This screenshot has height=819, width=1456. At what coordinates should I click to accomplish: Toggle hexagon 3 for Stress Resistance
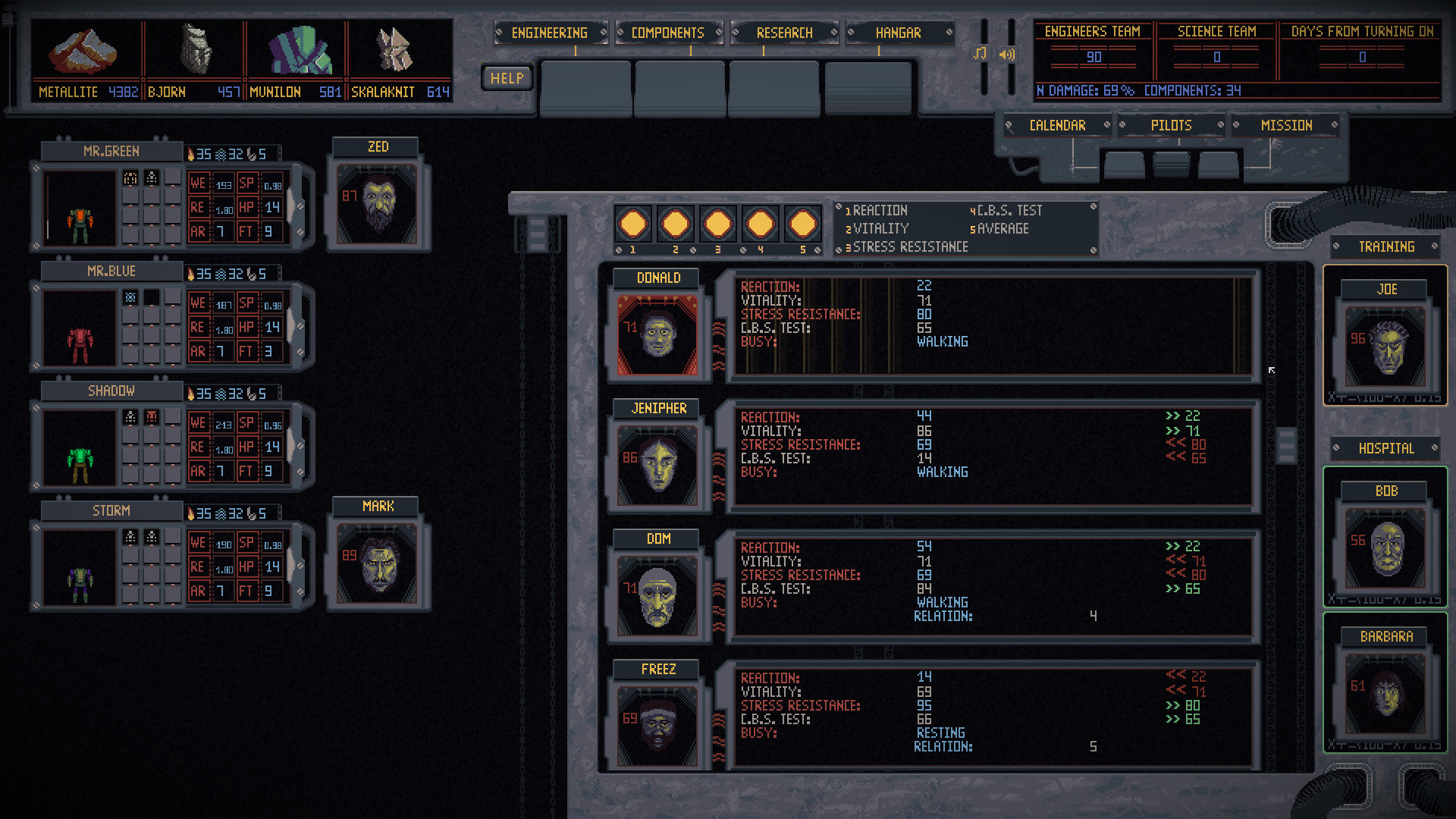pyautogui.click(x=717, y=222)
